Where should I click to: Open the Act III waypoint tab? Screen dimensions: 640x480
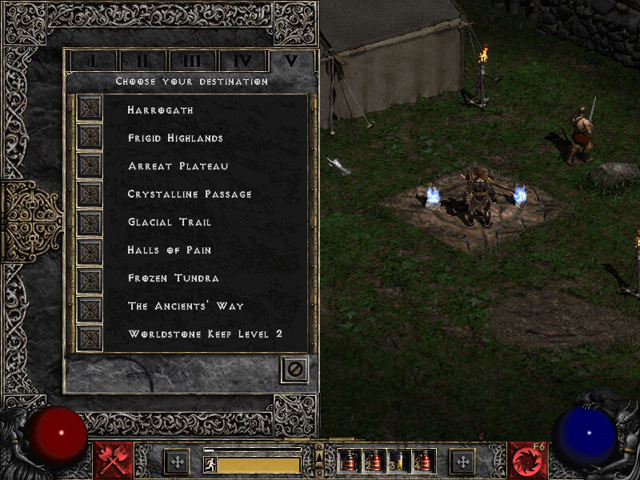coord(192,61)
